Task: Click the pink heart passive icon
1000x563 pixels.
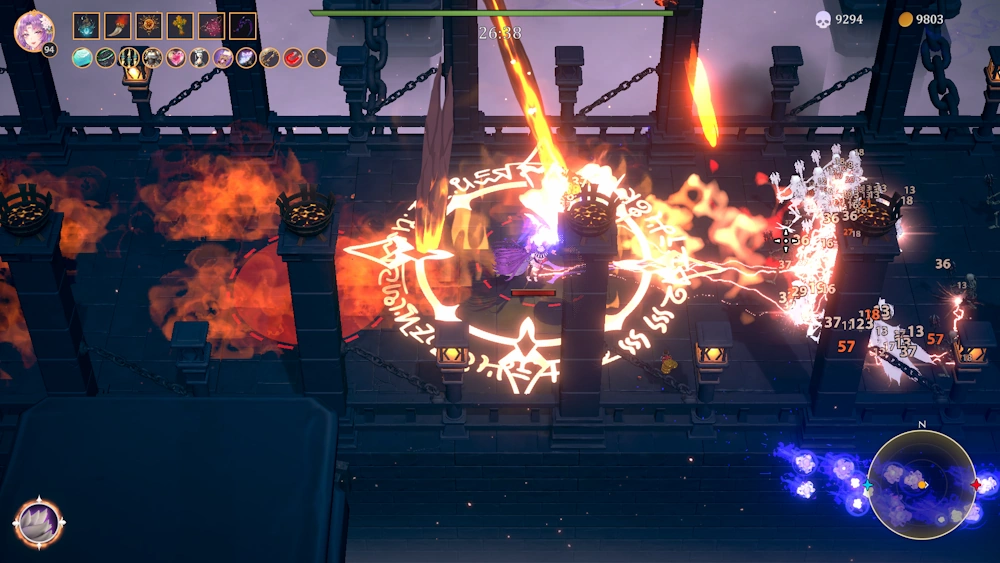Action: [x=176, y=58]
